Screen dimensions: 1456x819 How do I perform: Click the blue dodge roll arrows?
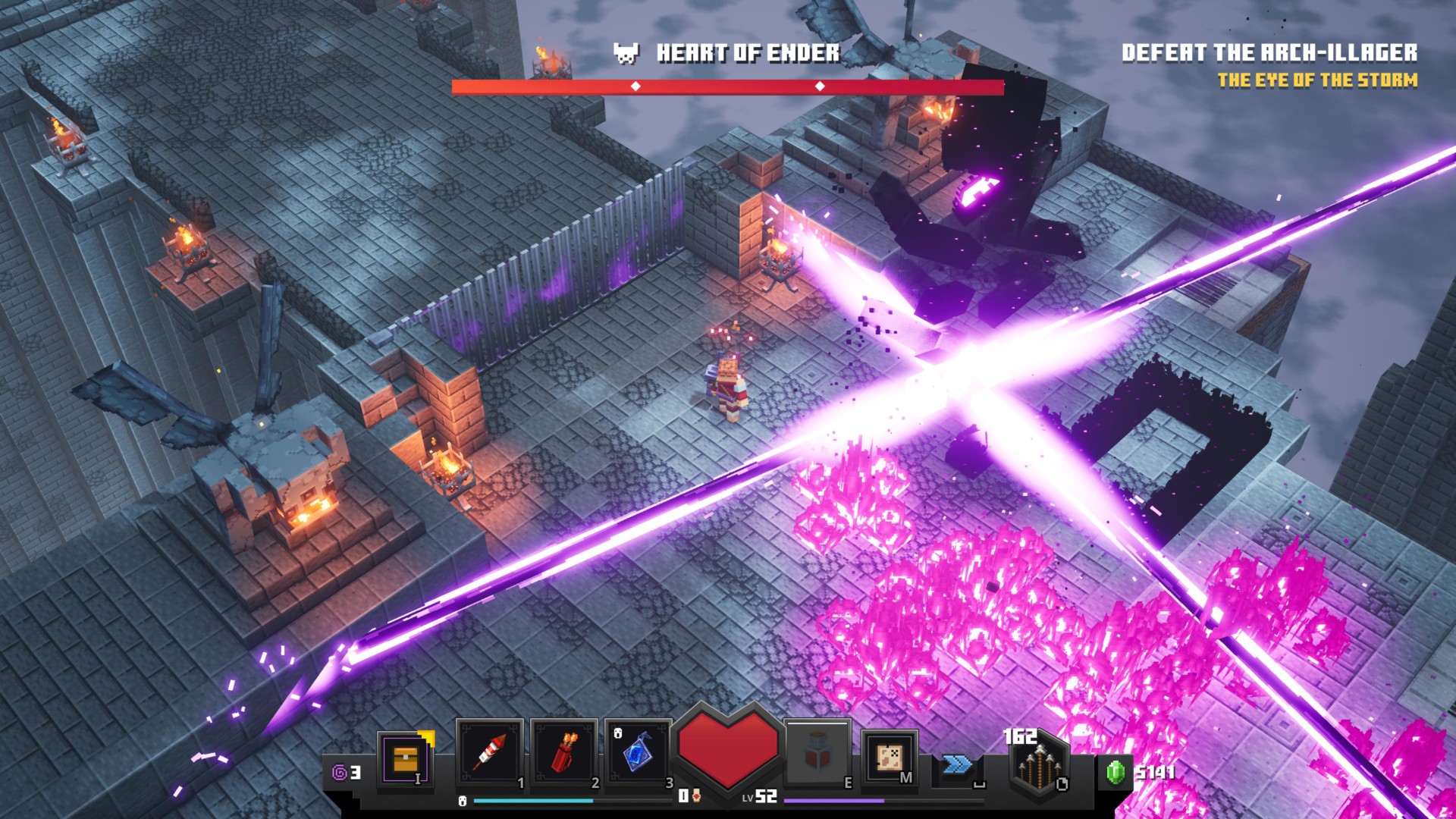point(957,764)
